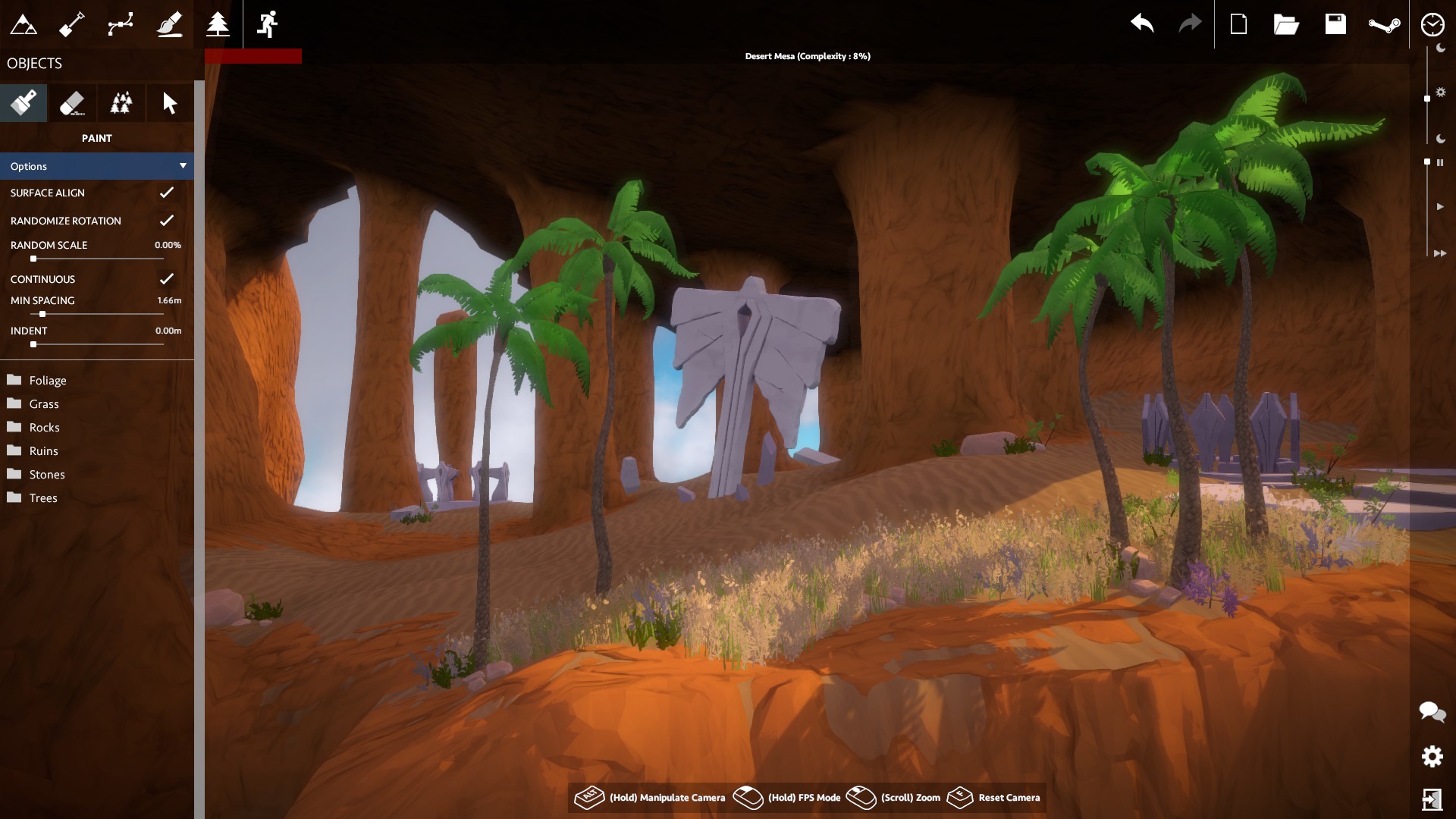This screenshot has height=819, width=1456.
Task: Undo the last edit
Action: [x=1143, y=24]
